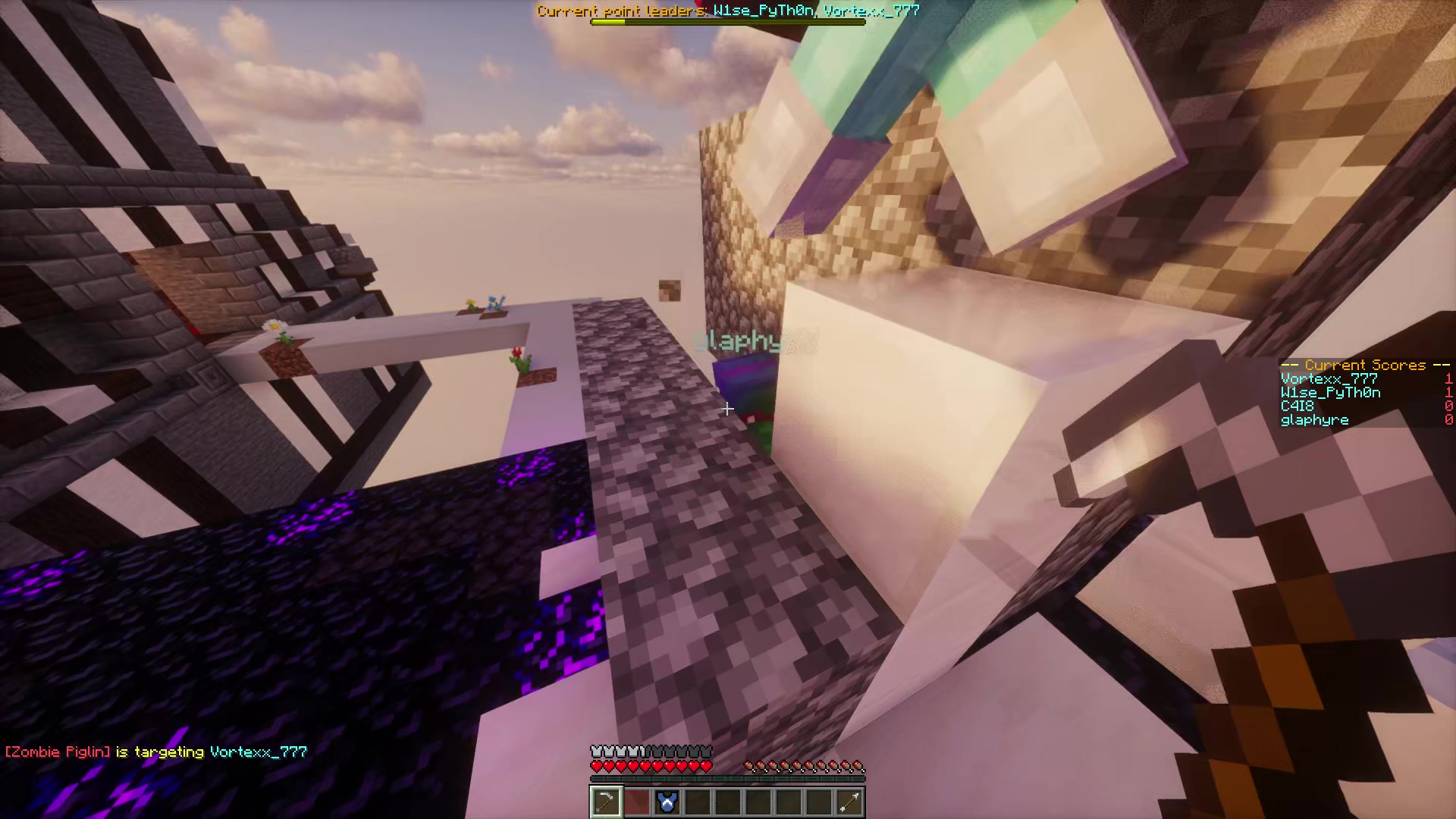Click the highlighted hotbar slot selector frame
Screen dimensions: 1456x819
click(x=606, y=802)
